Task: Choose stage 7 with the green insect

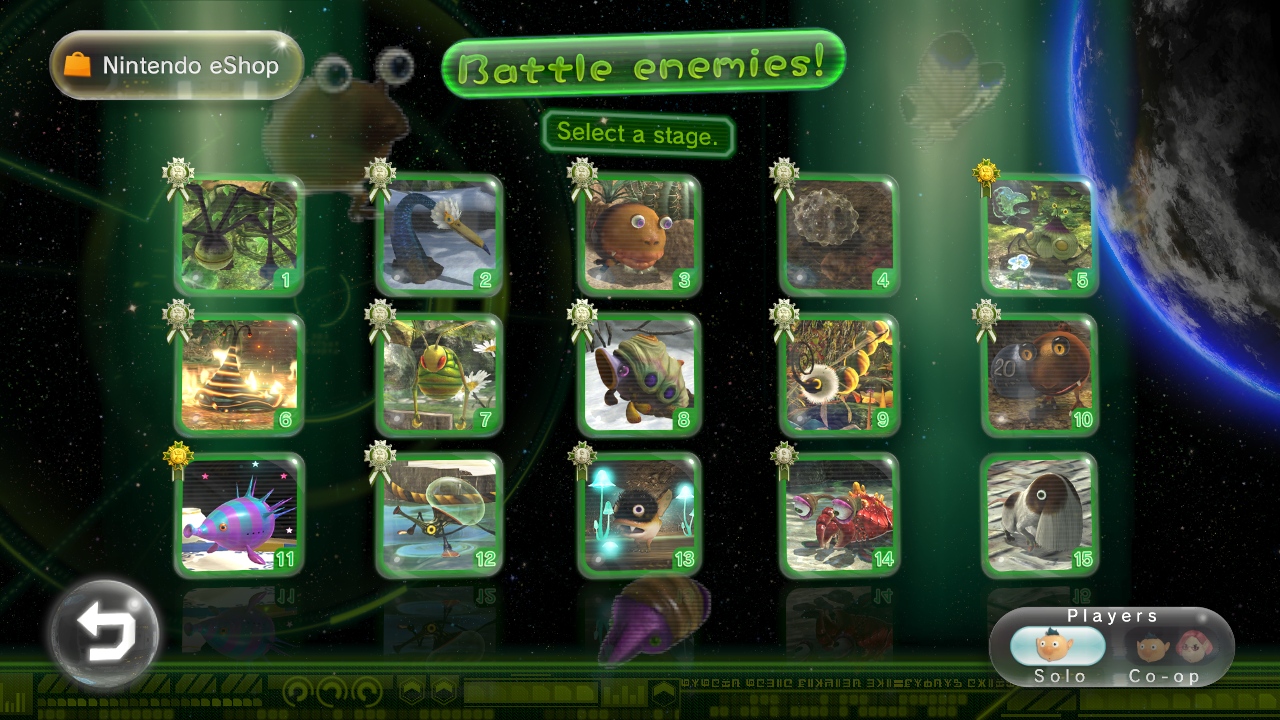Action: pyautogui.click(x=439, y=375)
